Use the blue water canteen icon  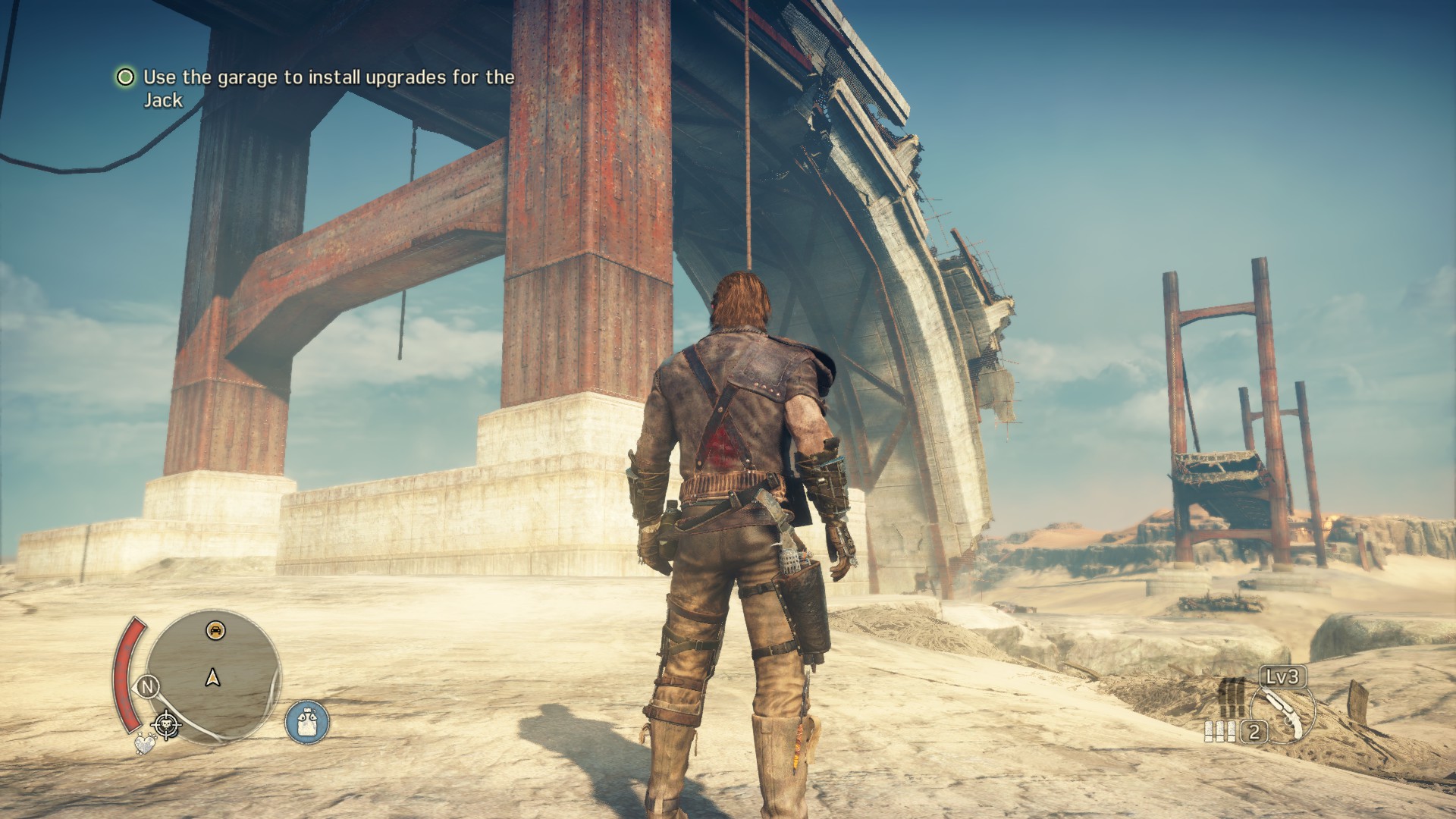pos(307,721)
